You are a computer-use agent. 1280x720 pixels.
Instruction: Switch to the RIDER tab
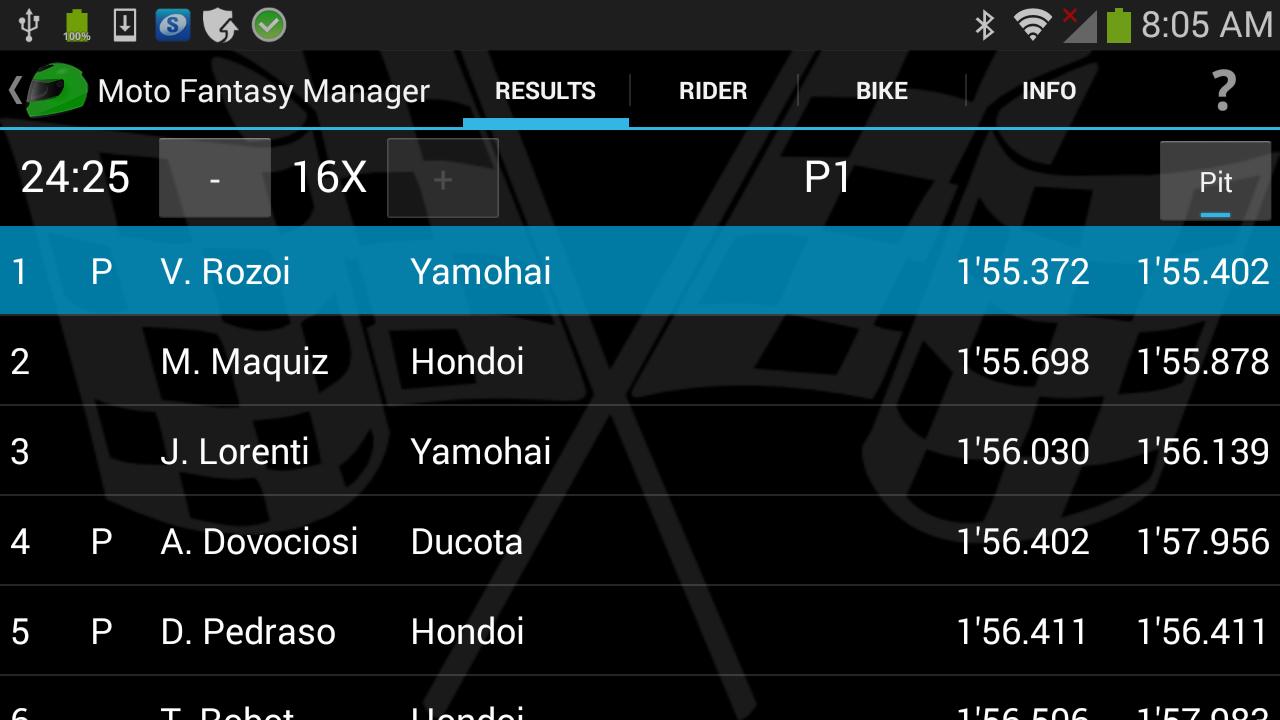point(712,90)
